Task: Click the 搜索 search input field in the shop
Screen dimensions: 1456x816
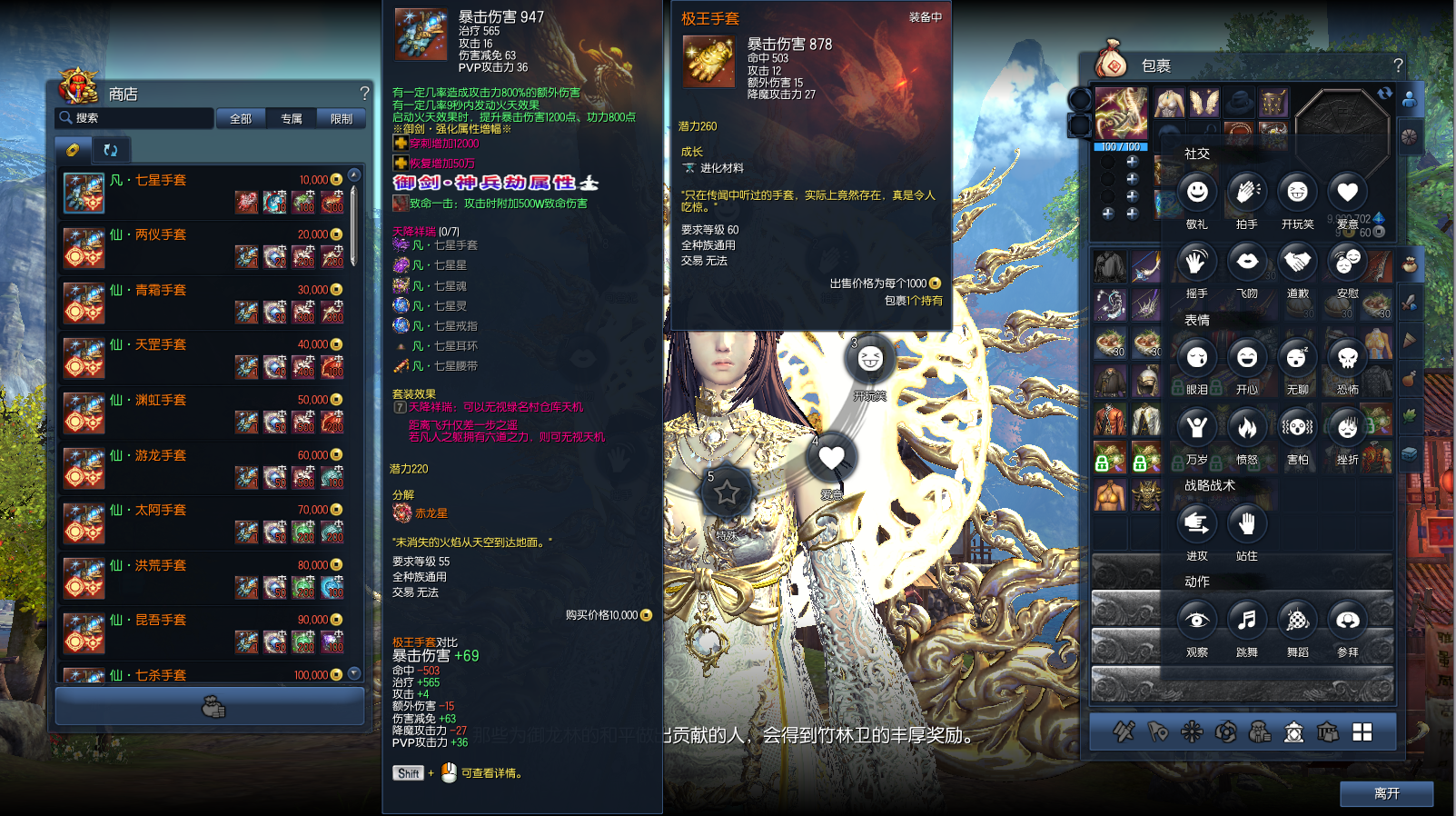Action: click(136, 118)
